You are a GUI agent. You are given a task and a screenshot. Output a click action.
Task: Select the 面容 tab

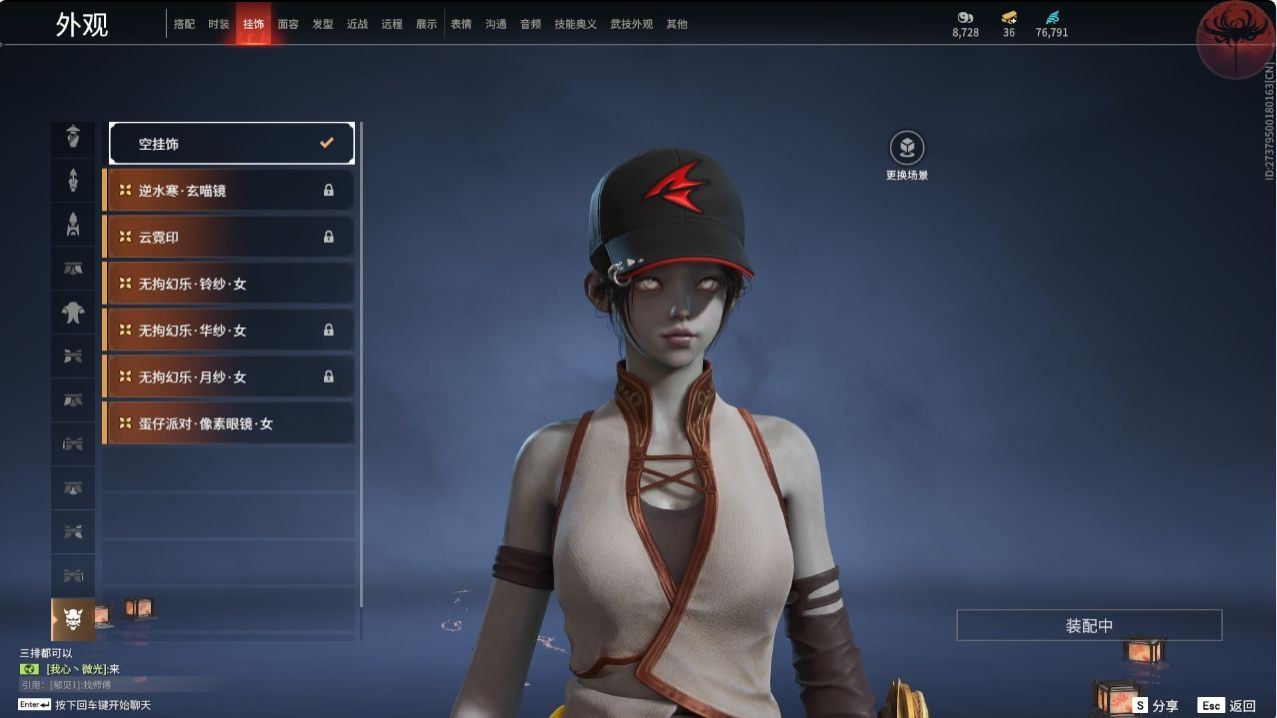pos(288,24)
